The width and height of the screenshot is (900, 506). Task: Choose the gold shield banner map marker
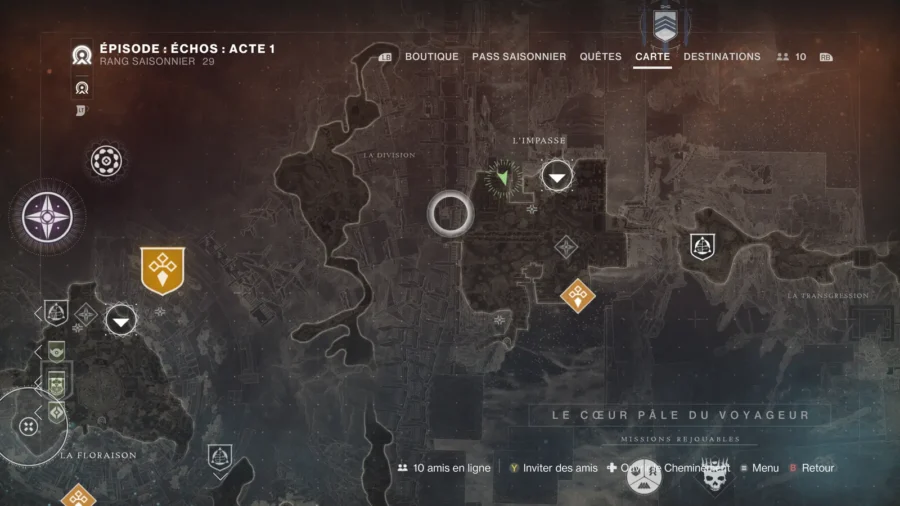[162, 270]
